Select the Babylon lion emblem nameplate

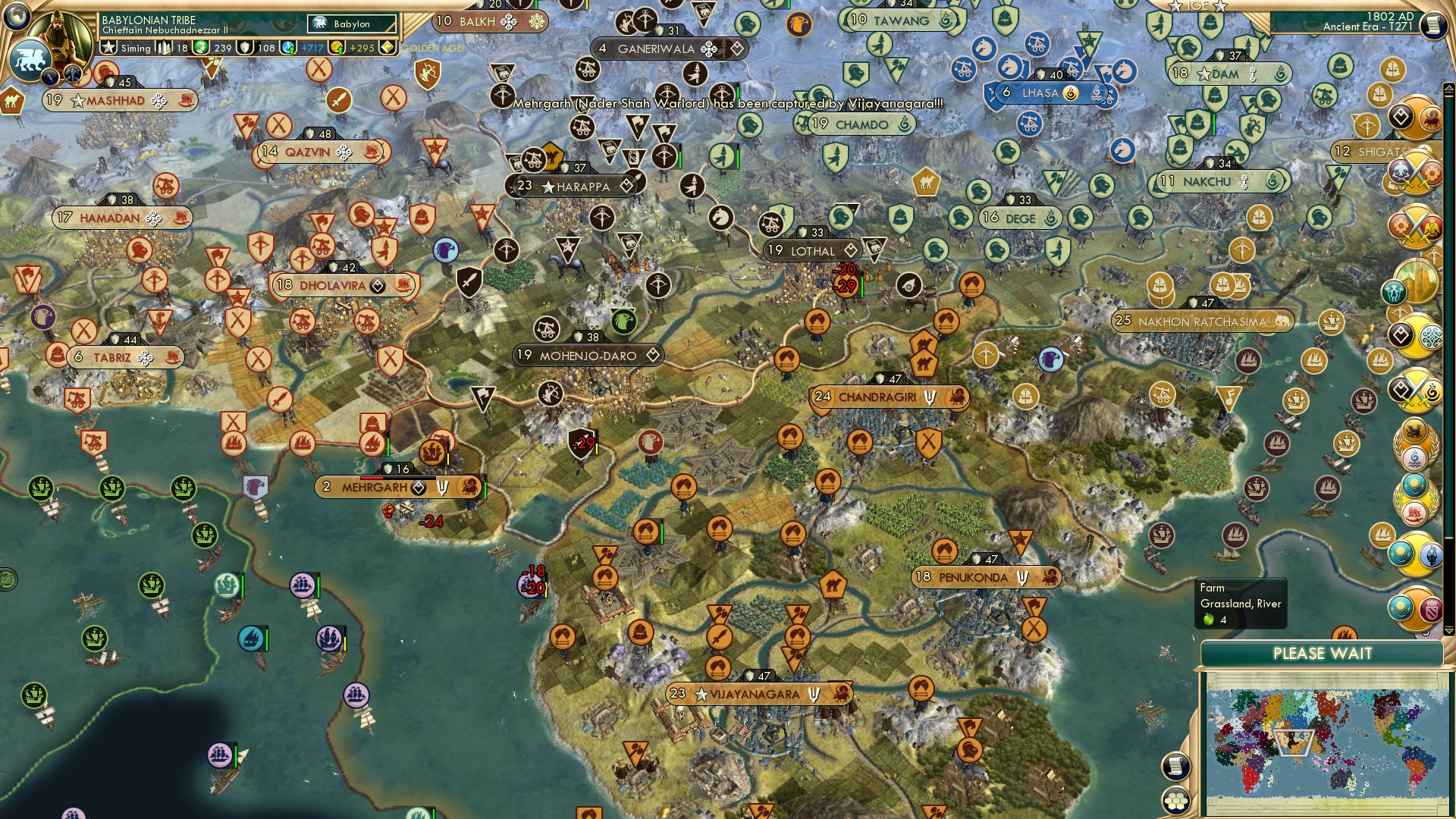coord(350,24)
